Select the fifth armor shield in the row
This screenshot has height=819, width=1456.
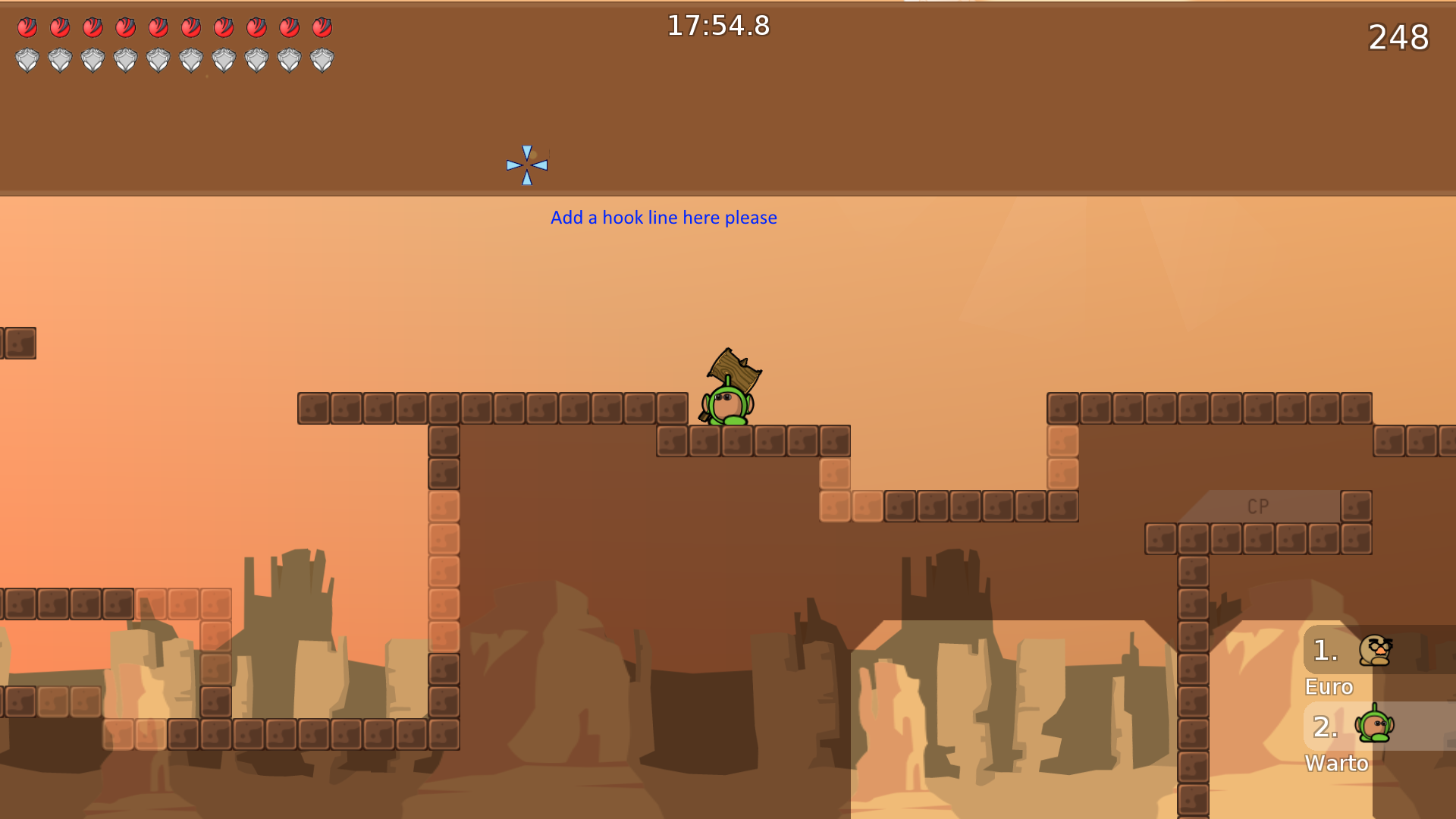tap(158, 59)
